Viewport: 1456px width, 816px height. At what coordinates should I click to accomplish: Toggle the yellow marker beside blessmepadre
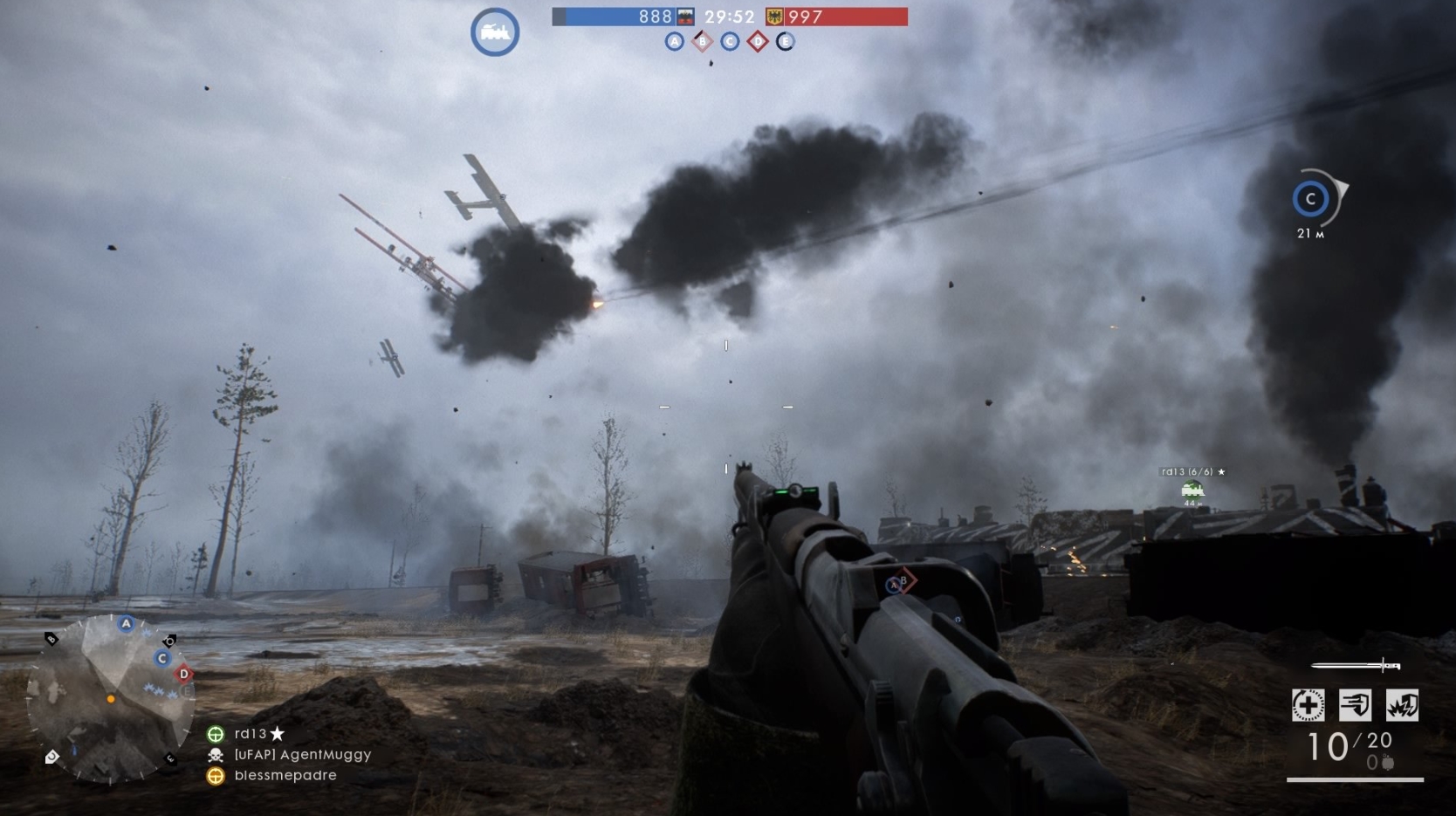(215, 775)
